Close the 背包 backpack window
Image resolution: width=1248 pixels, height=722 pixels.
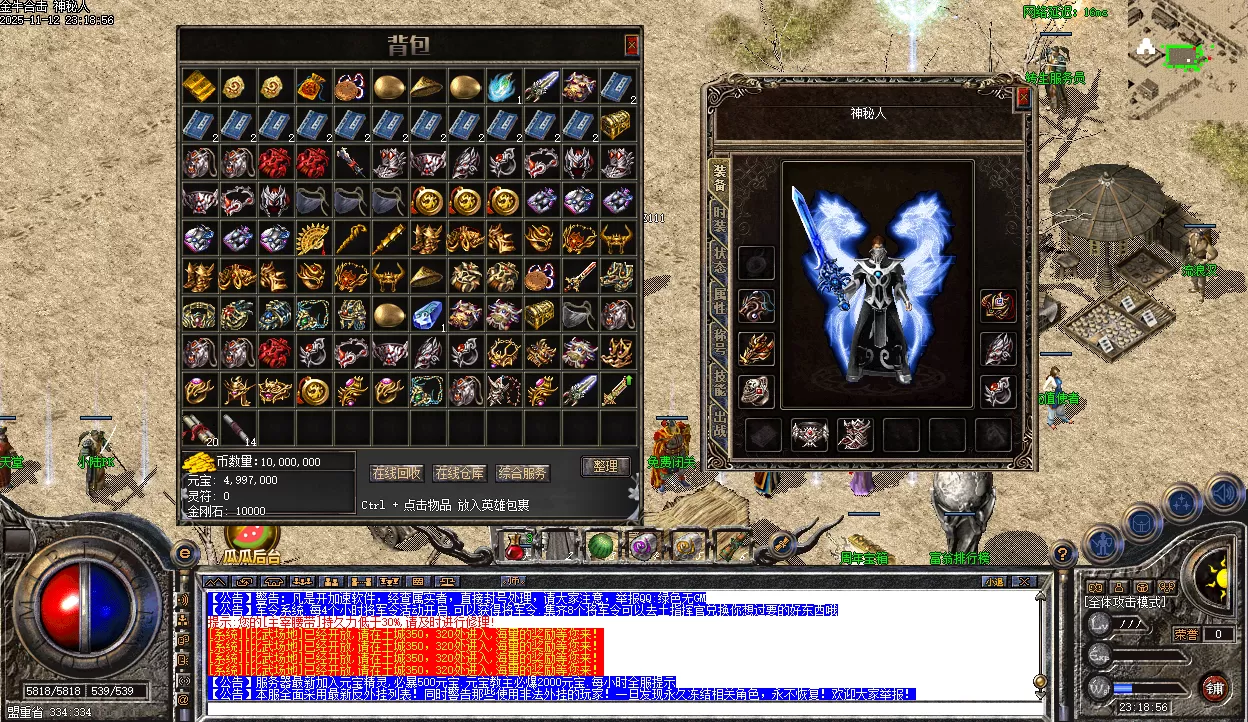click(x=631, y=45)
